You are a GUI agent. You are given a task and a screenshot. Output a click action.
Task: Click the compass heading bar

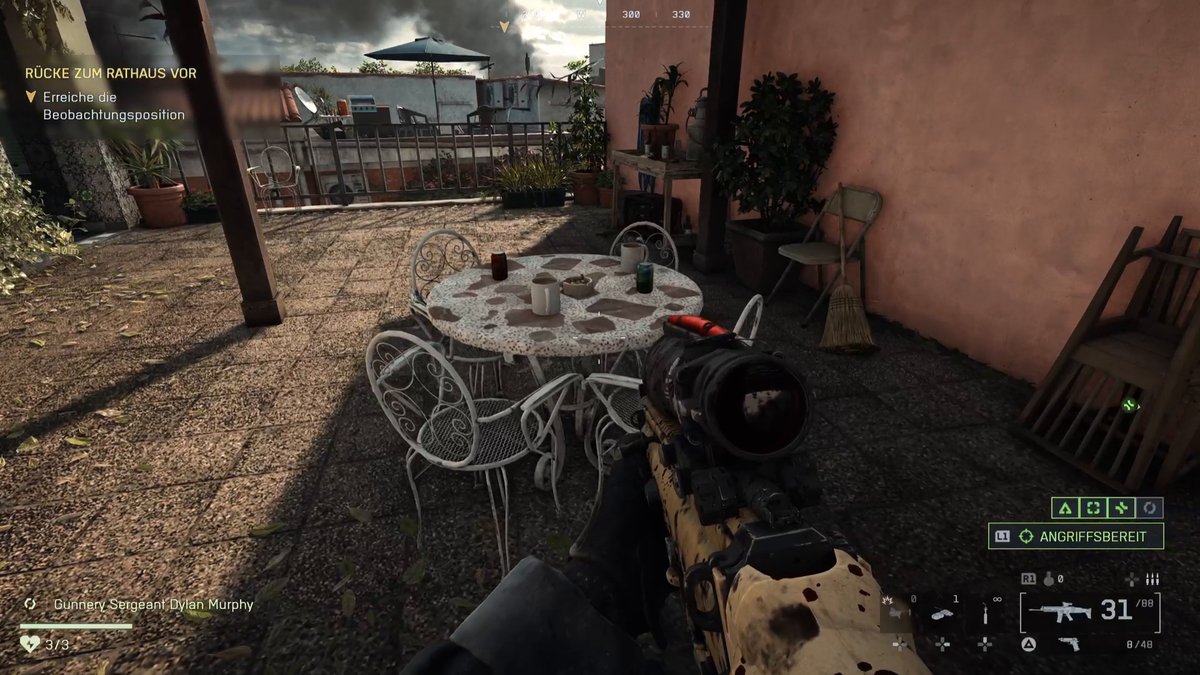(655, 15)
